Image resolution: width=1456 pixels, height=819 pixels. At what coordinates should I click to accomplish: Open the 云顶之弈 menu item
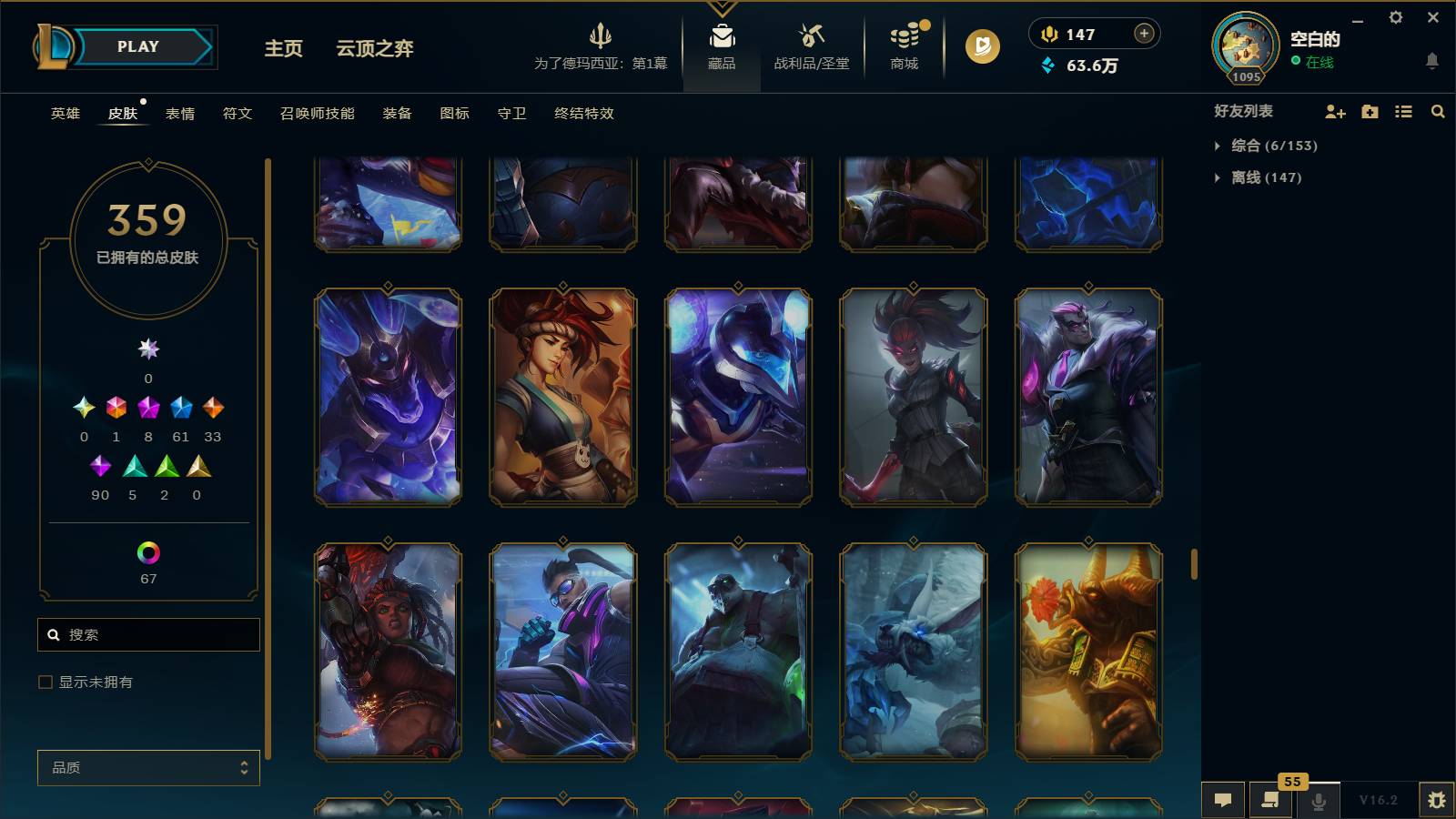point(373,50)
